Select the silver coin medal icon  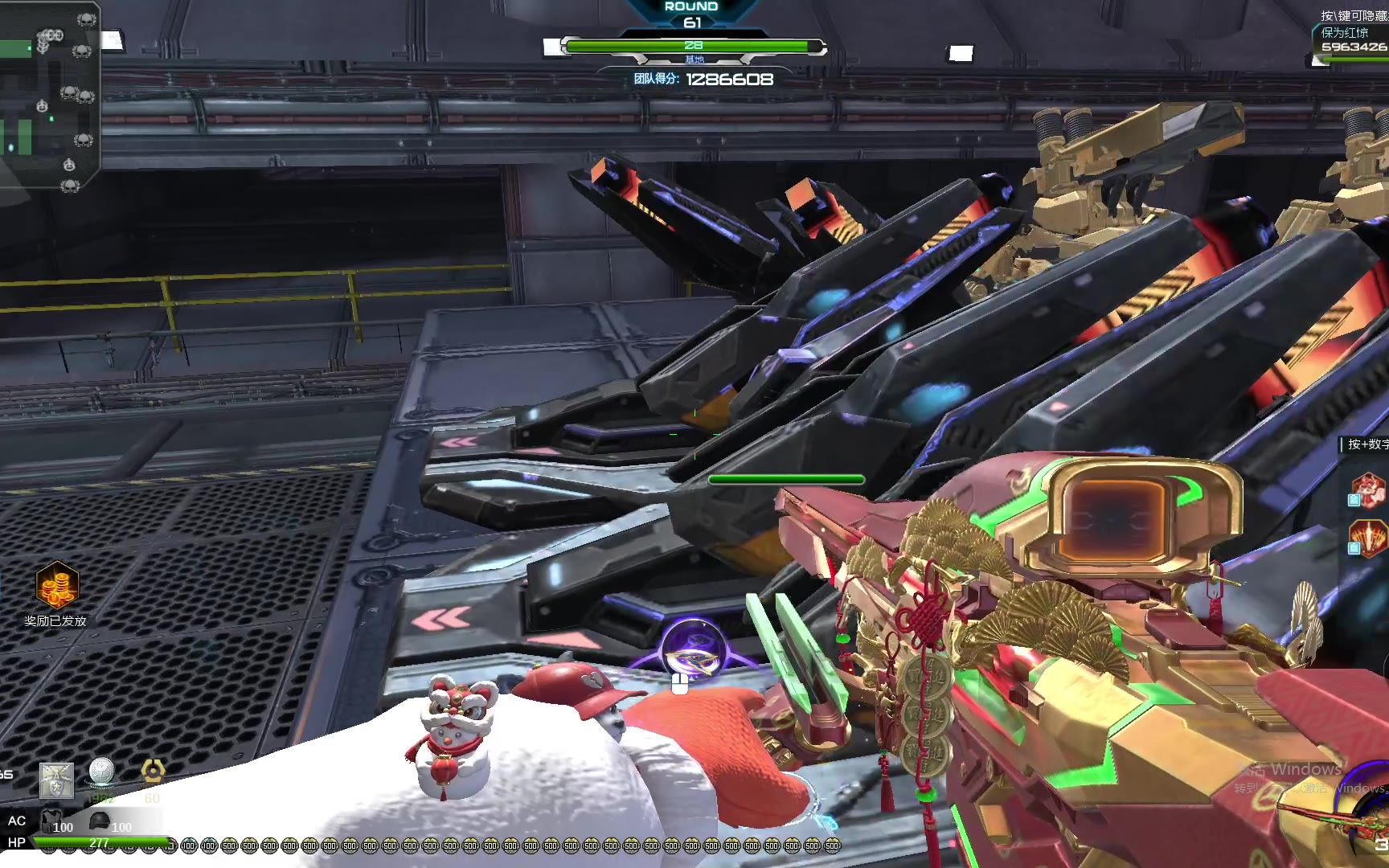click(101, 773)
